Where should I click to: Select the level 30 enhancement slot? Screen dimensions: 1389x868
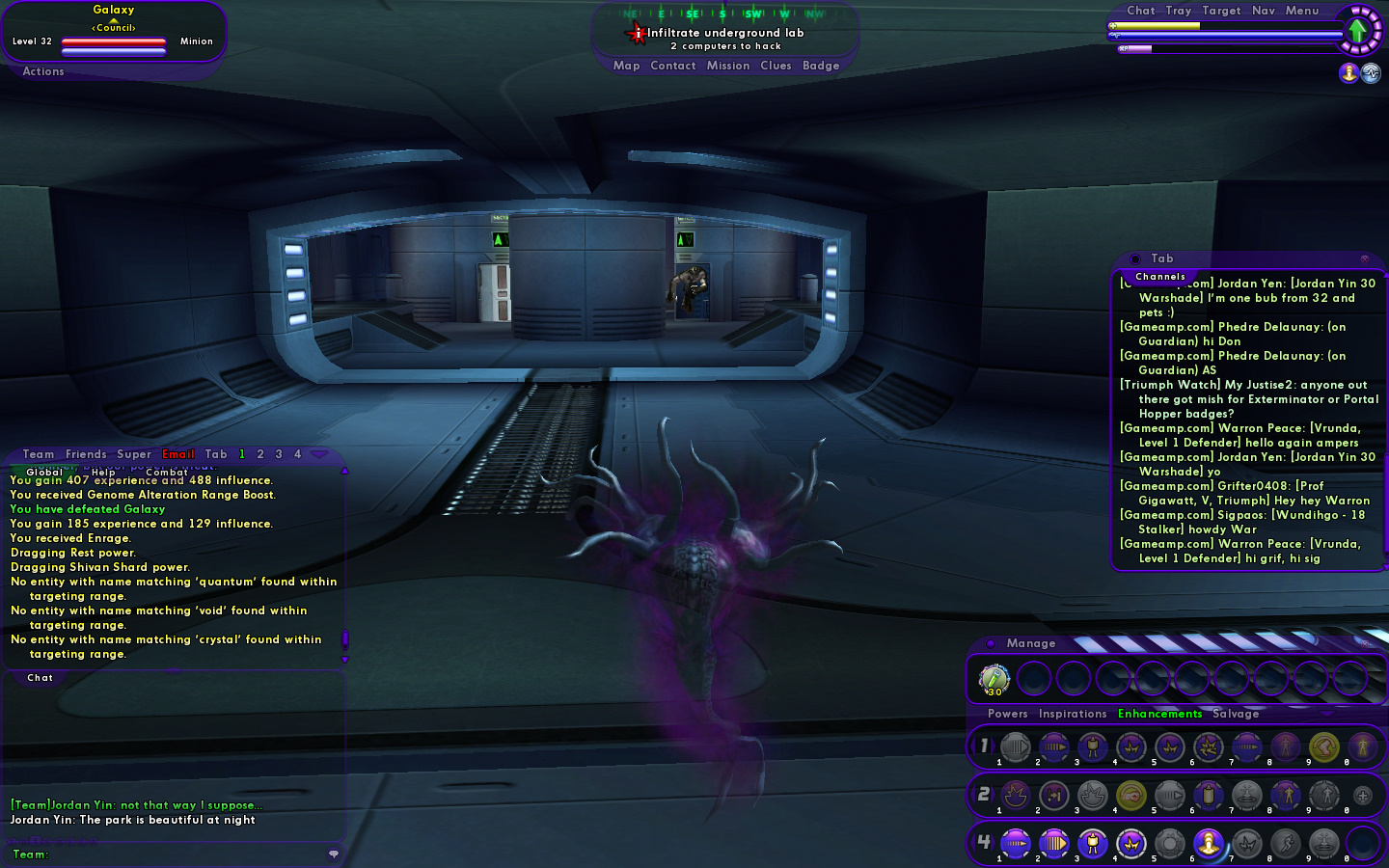(x=994, y=679)
